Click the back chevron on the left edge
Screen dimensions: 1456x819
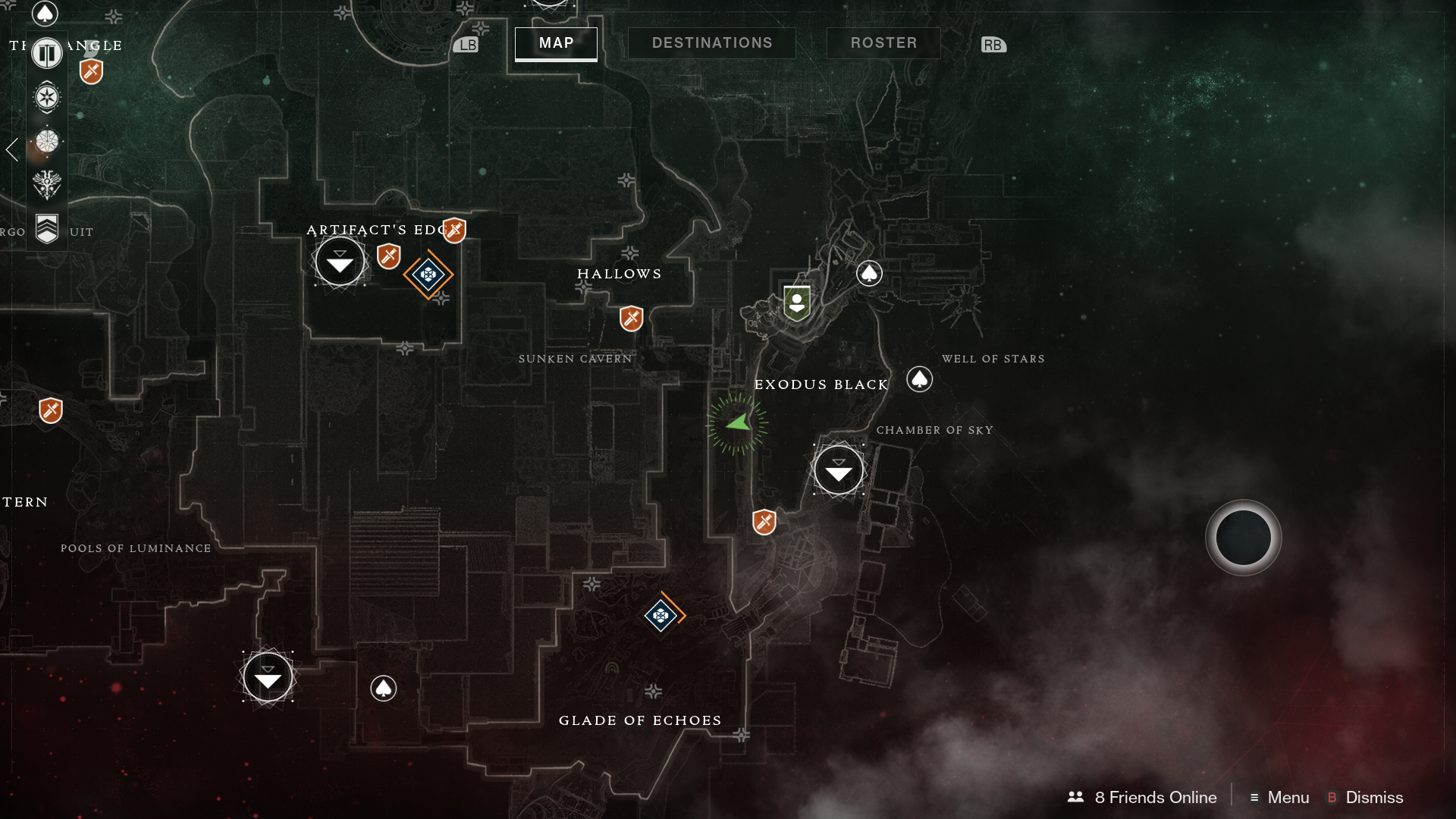(x=11, y=150)
